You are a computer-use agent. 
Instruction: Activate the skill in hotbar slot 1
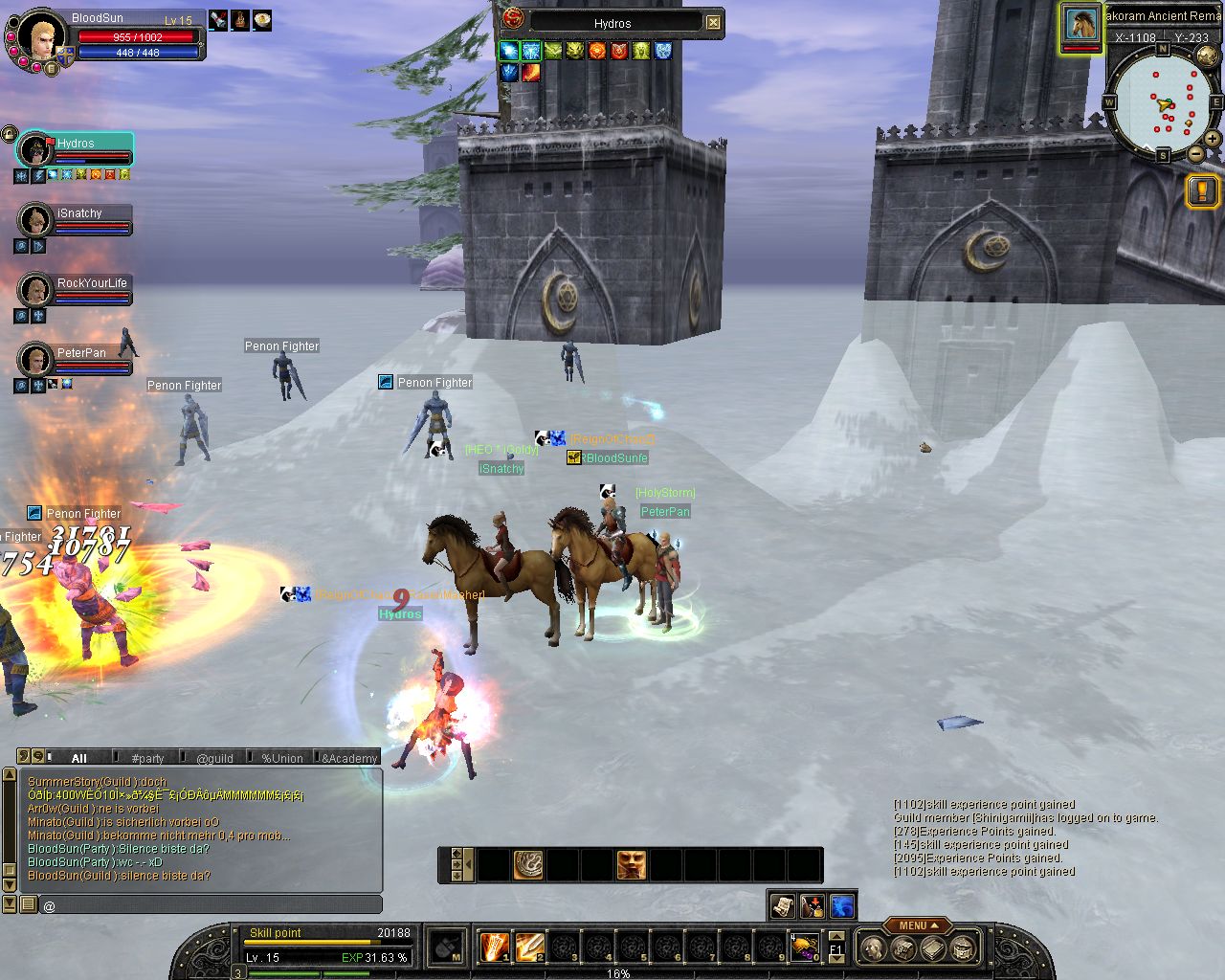[495, 947]
